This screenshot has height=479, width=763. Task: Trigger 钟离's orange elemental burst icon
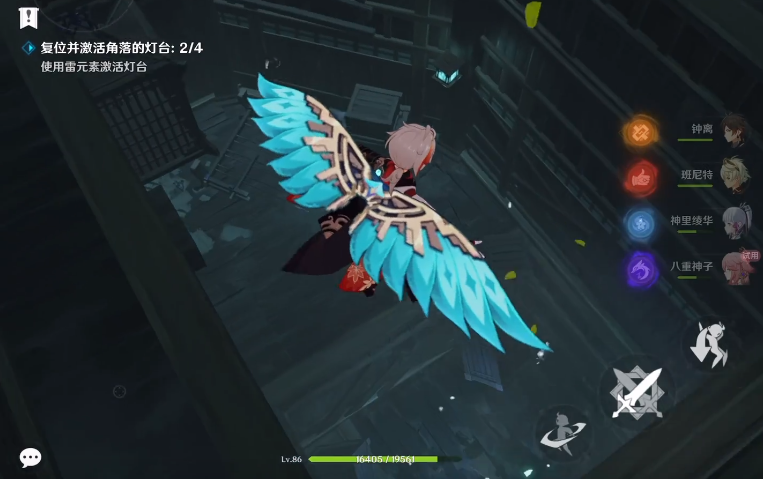(x=640, y=131)
